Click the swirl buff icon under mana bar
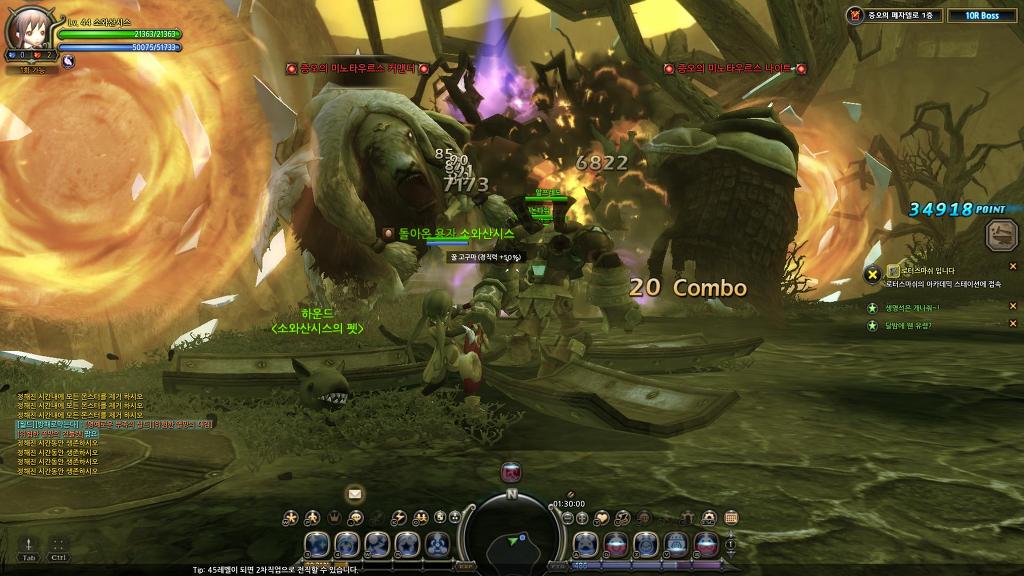 (x=69, y=61)
